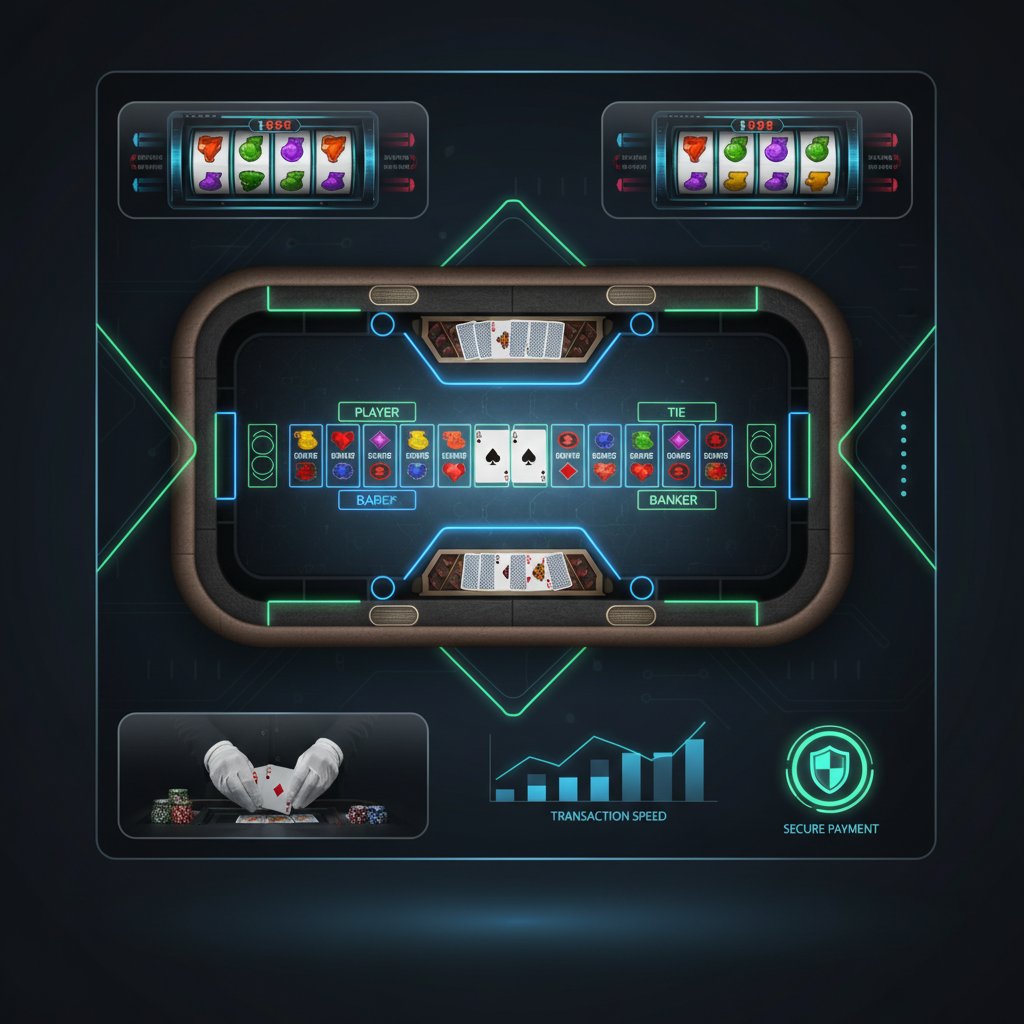Image resolution: width=1024 pixels, height=1024 pixels.
Task: Select the right ace of spades card
Action: [x=529, y=456]
